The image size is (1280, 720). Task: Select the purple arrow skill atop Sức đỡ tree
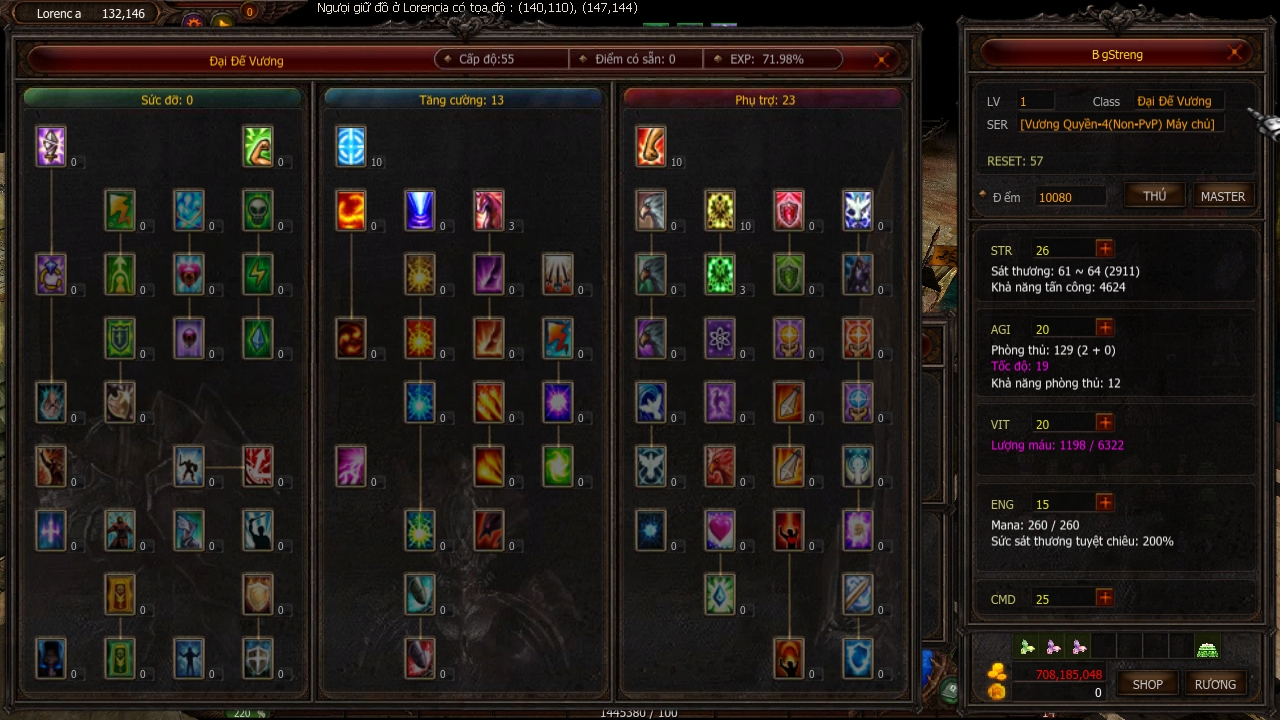pyautogui.click(x=51, y=146)
